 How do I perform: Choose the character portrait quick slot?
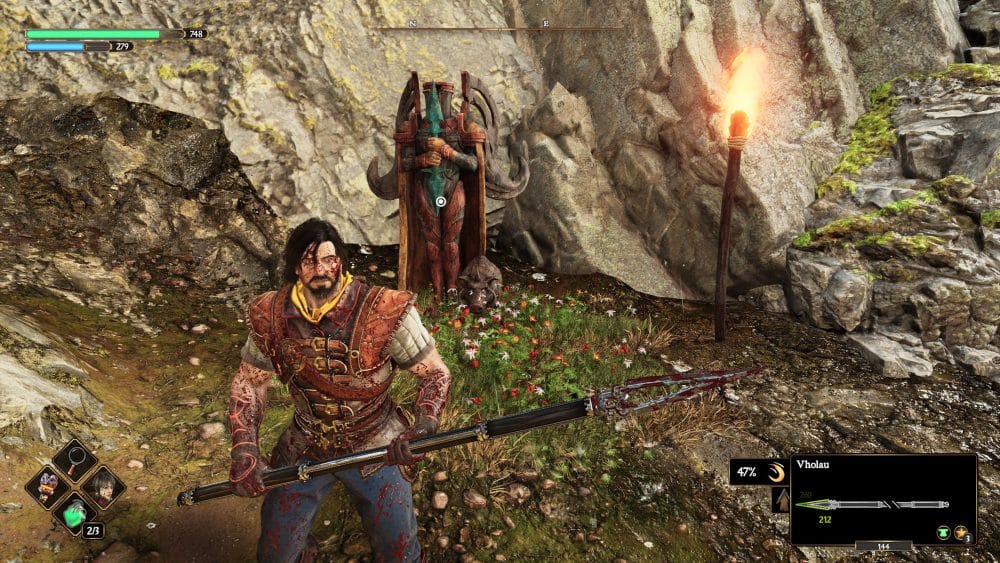[102, 487]
